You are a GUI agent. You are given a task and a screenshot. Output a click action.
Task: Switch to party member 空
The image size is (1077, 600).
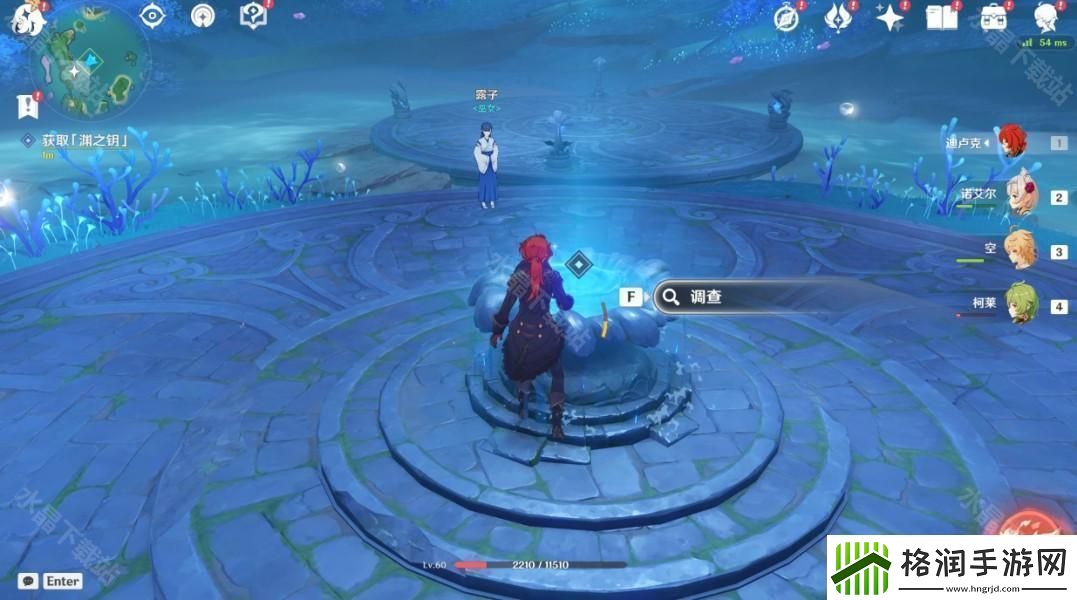point(1018,250)
